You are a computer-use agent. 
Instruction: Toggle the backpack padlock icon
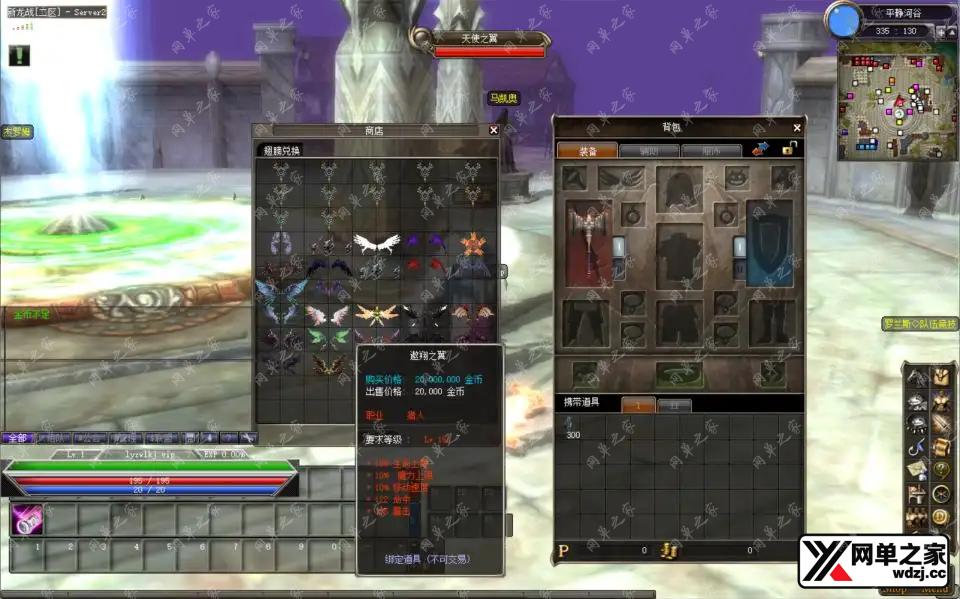click(x=789, y=149)
